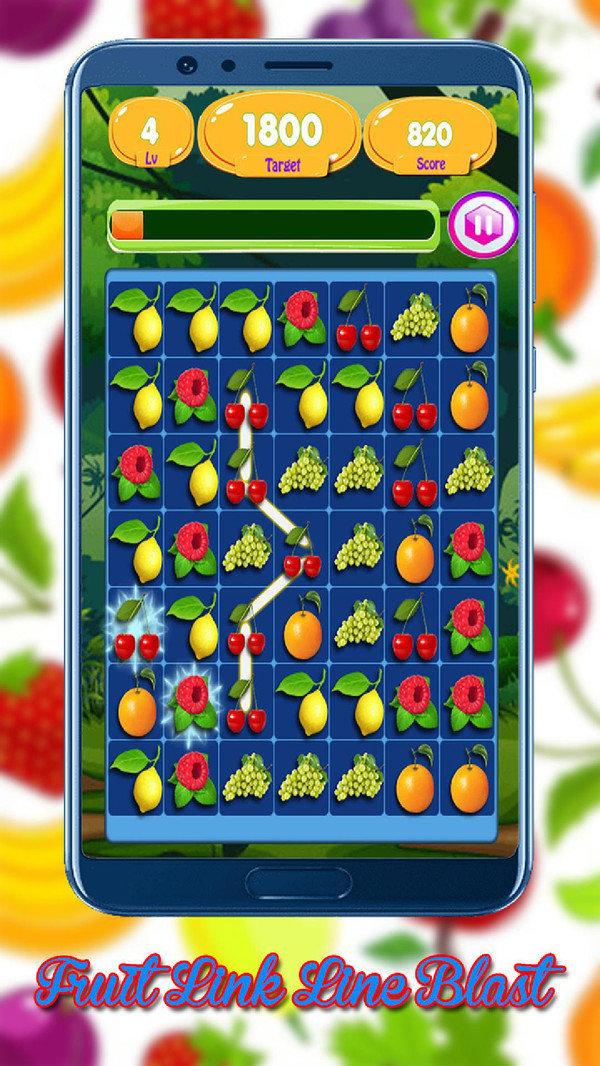Select the sparkling raspberry tile

point(190,703)
